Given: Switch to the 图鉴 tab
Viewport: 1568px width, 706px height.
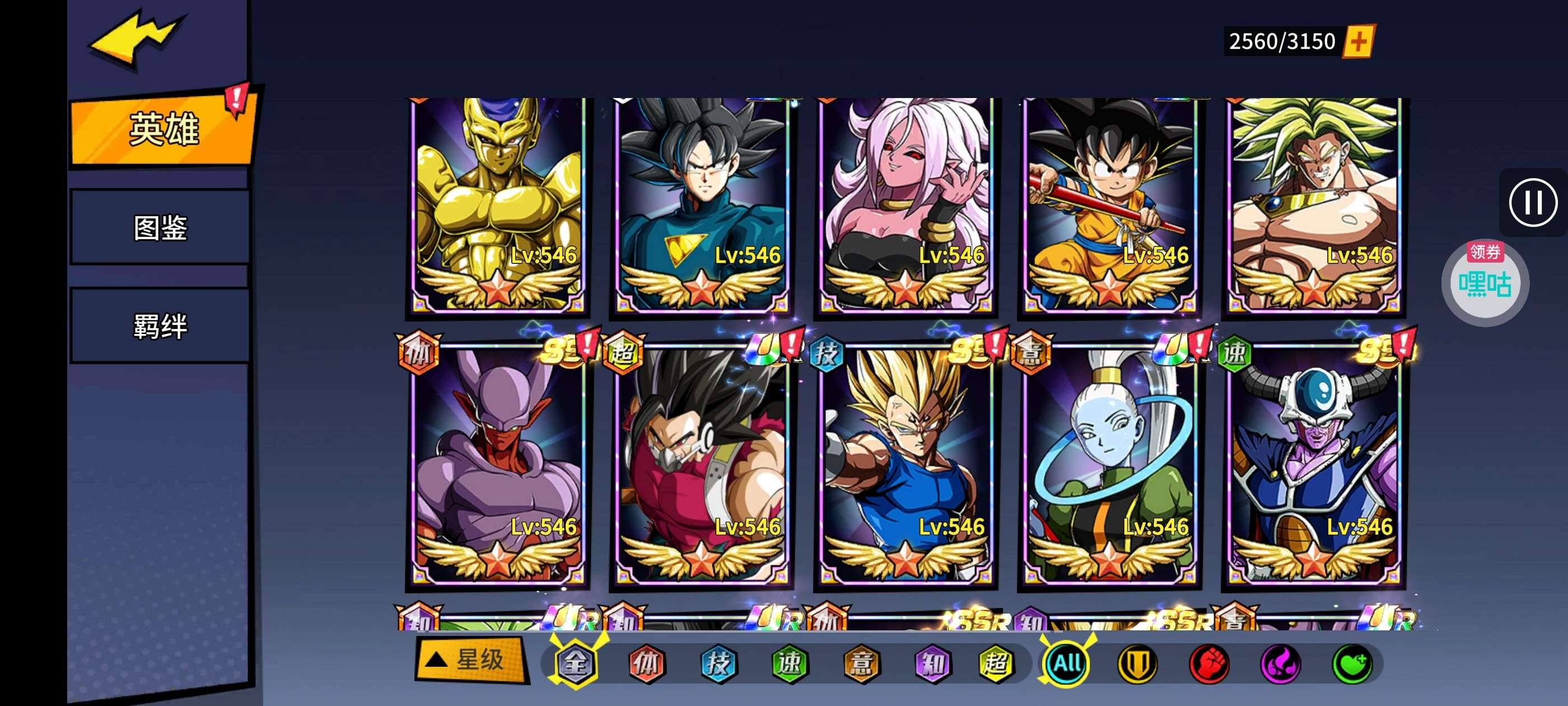Looking at the screenshot, I should (160, 228).
